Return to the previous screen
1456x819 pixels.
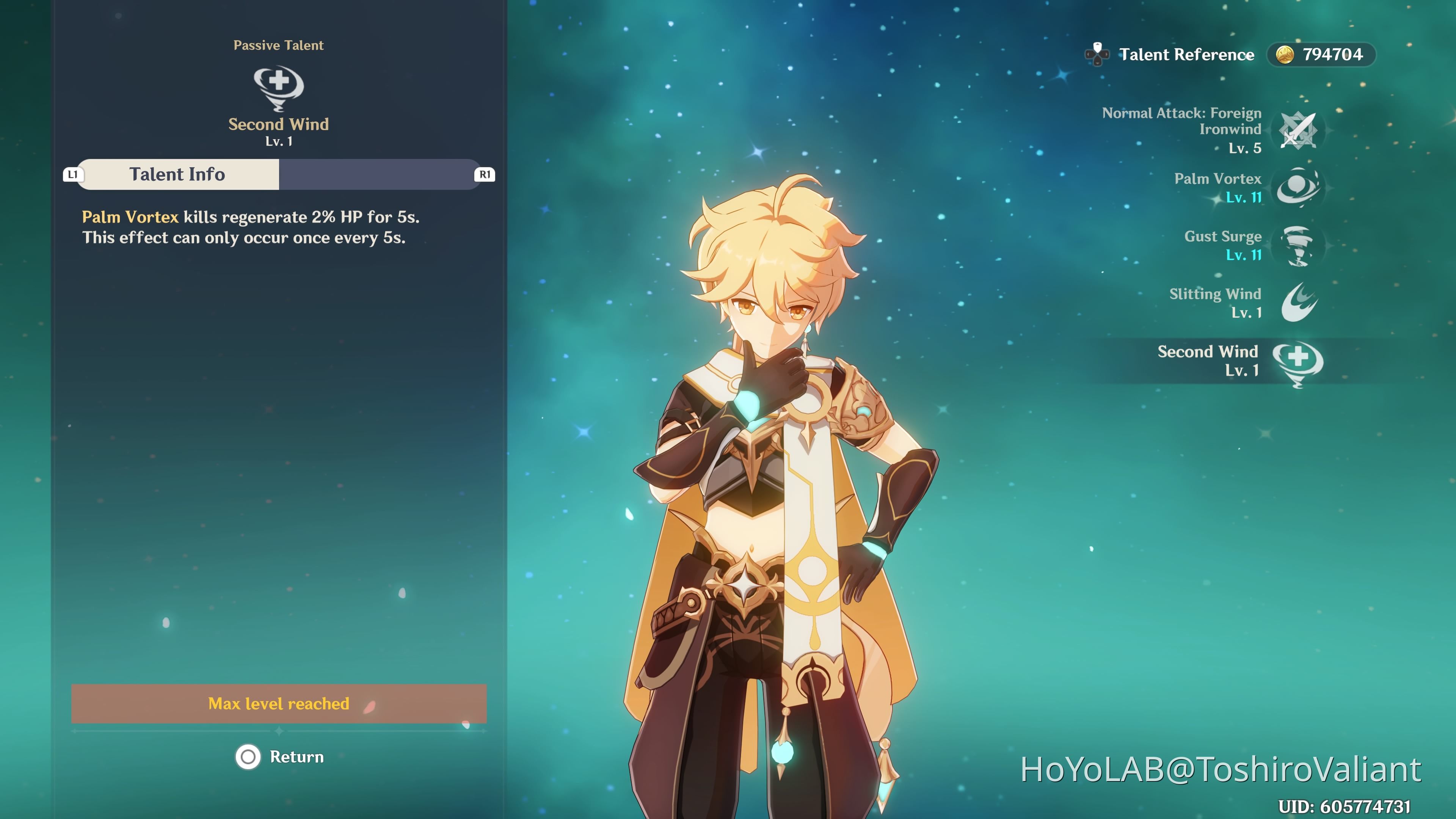(280, 757)
